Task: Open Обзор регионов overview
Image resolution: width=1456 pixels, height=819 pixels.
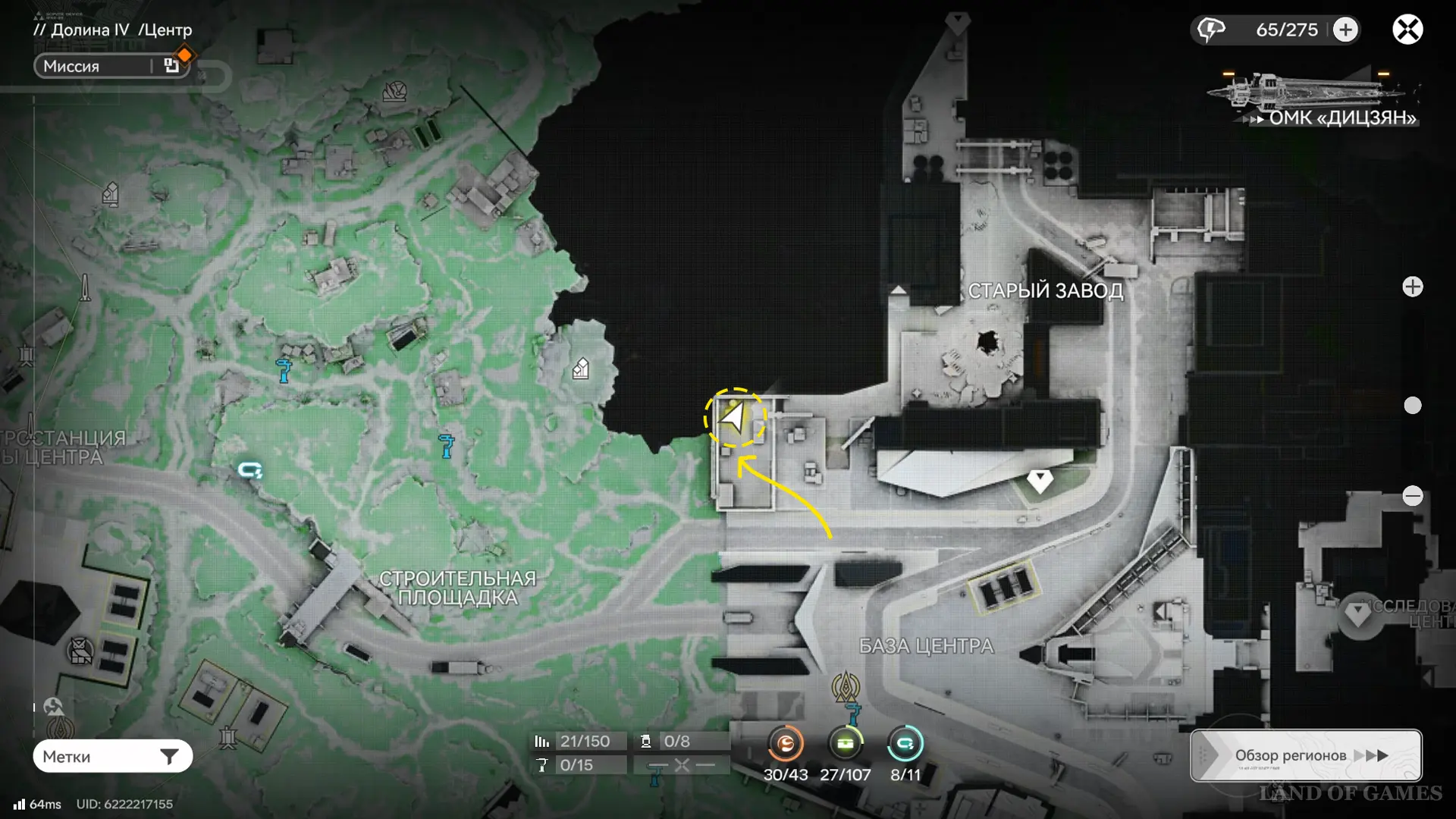Action: click(x=1305, y=755)
